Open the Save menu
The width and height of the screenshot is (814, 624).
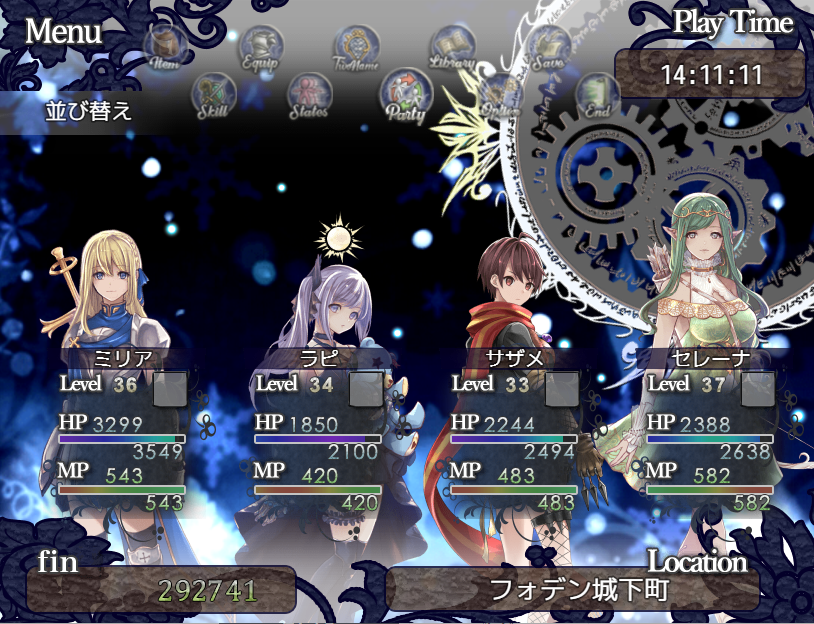(549, 46)
